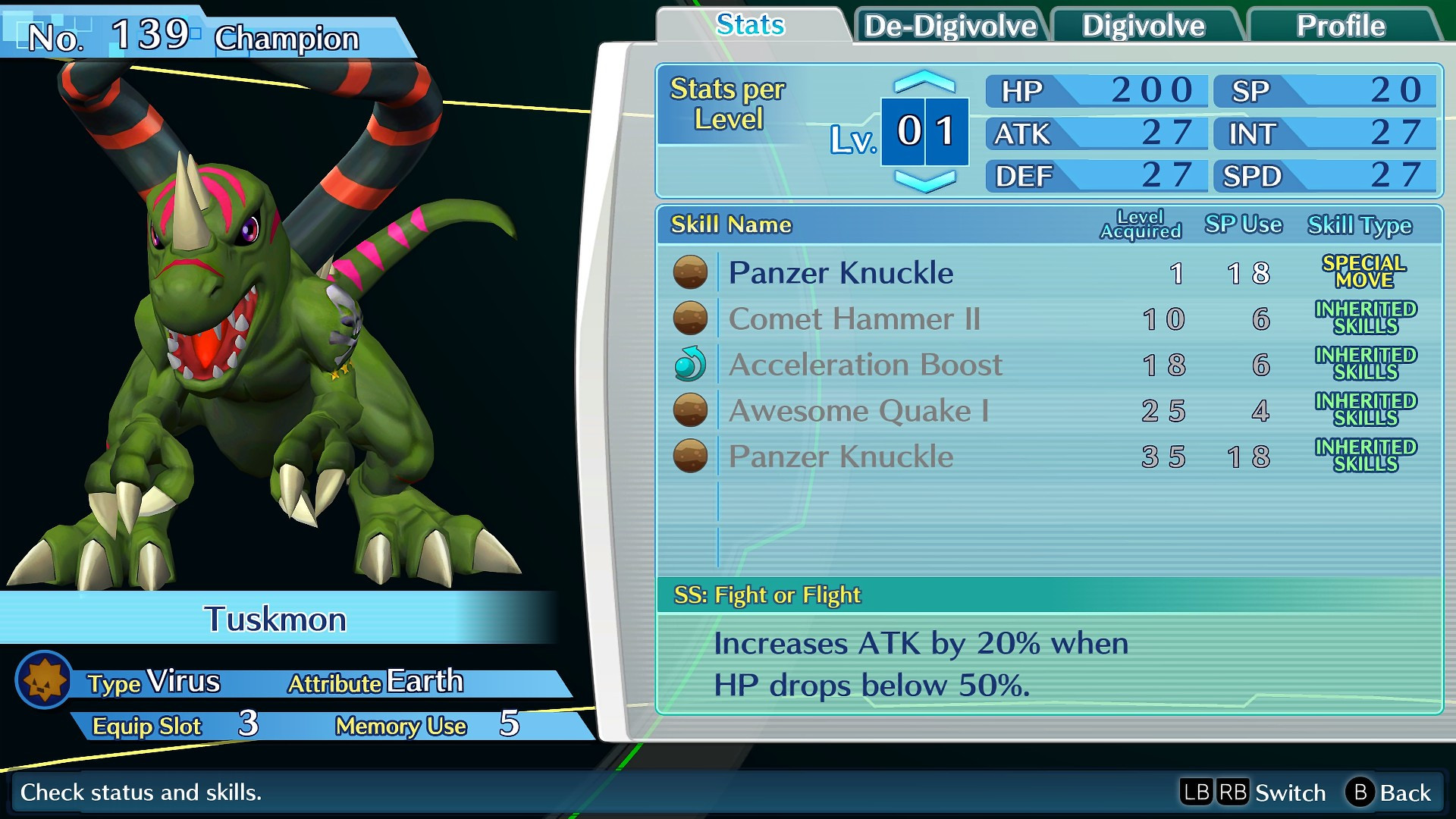
Task: Decrease level with the down arrow
Action: tap(924, 181)
